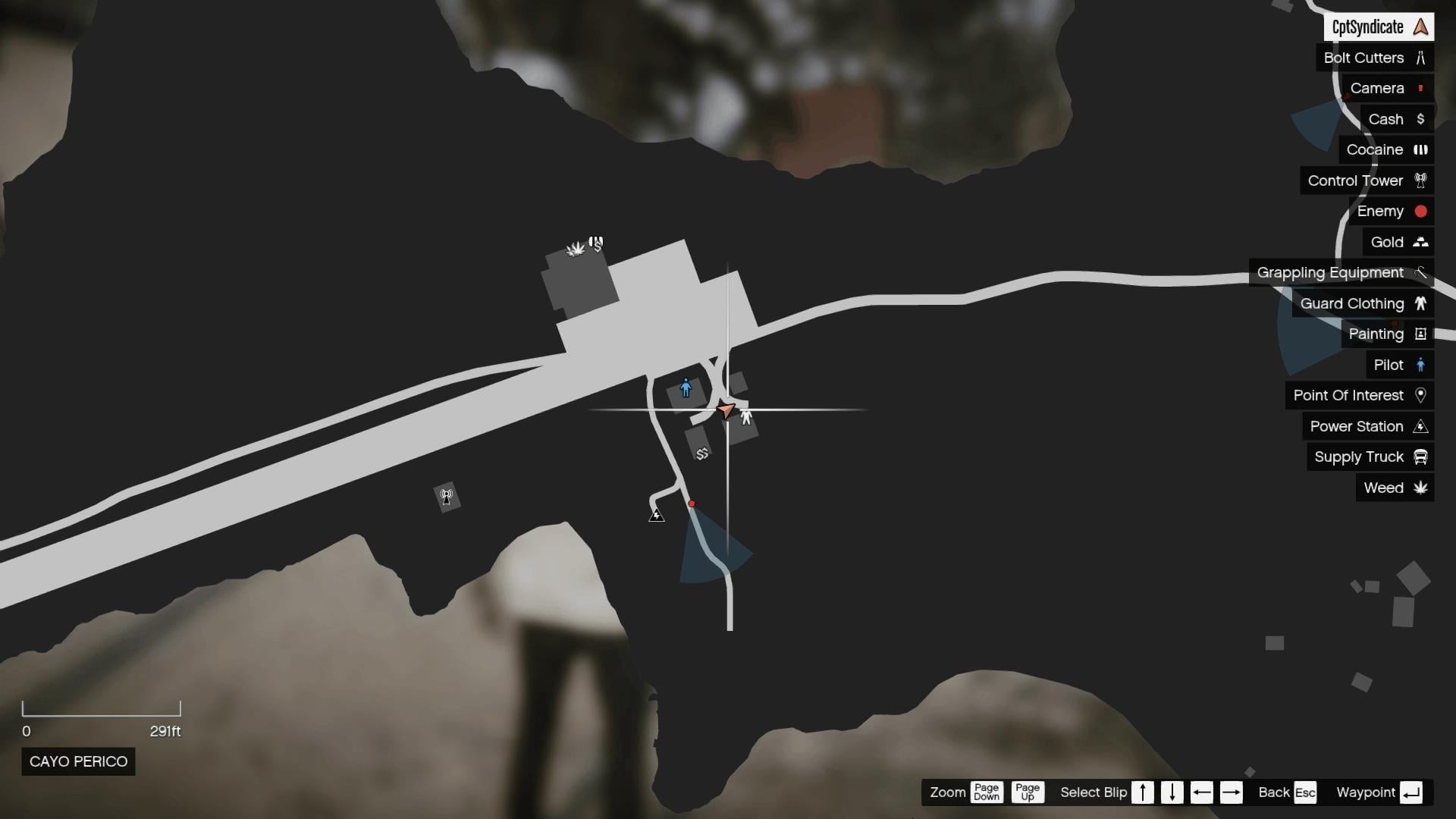
Task: Click the Zoom Page Down control
Action: 987,792
